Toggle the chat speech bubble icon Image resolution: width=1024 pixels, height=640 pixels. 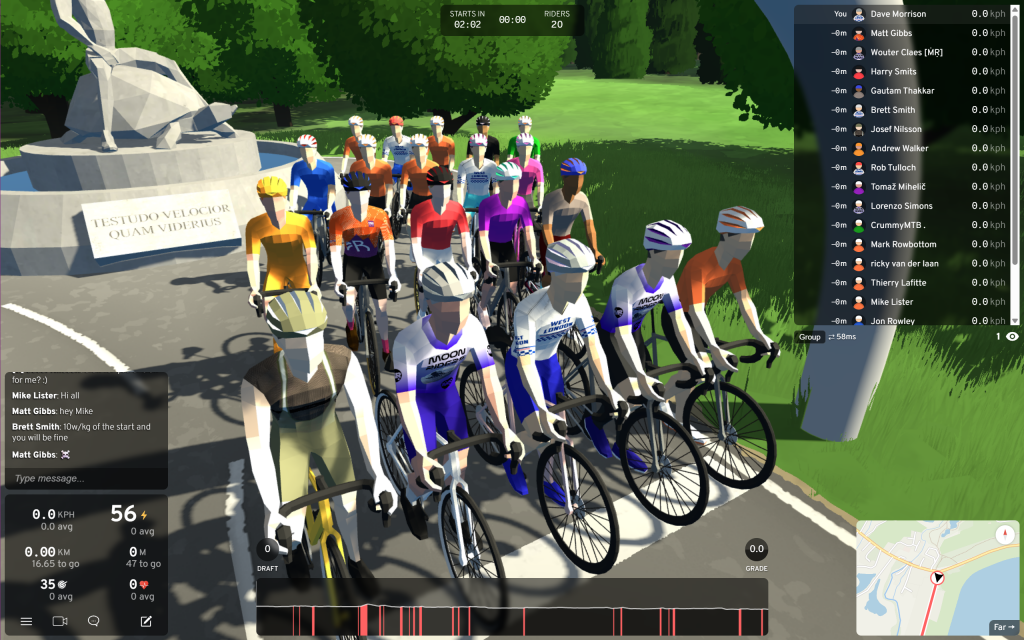(x=94, y=621)
